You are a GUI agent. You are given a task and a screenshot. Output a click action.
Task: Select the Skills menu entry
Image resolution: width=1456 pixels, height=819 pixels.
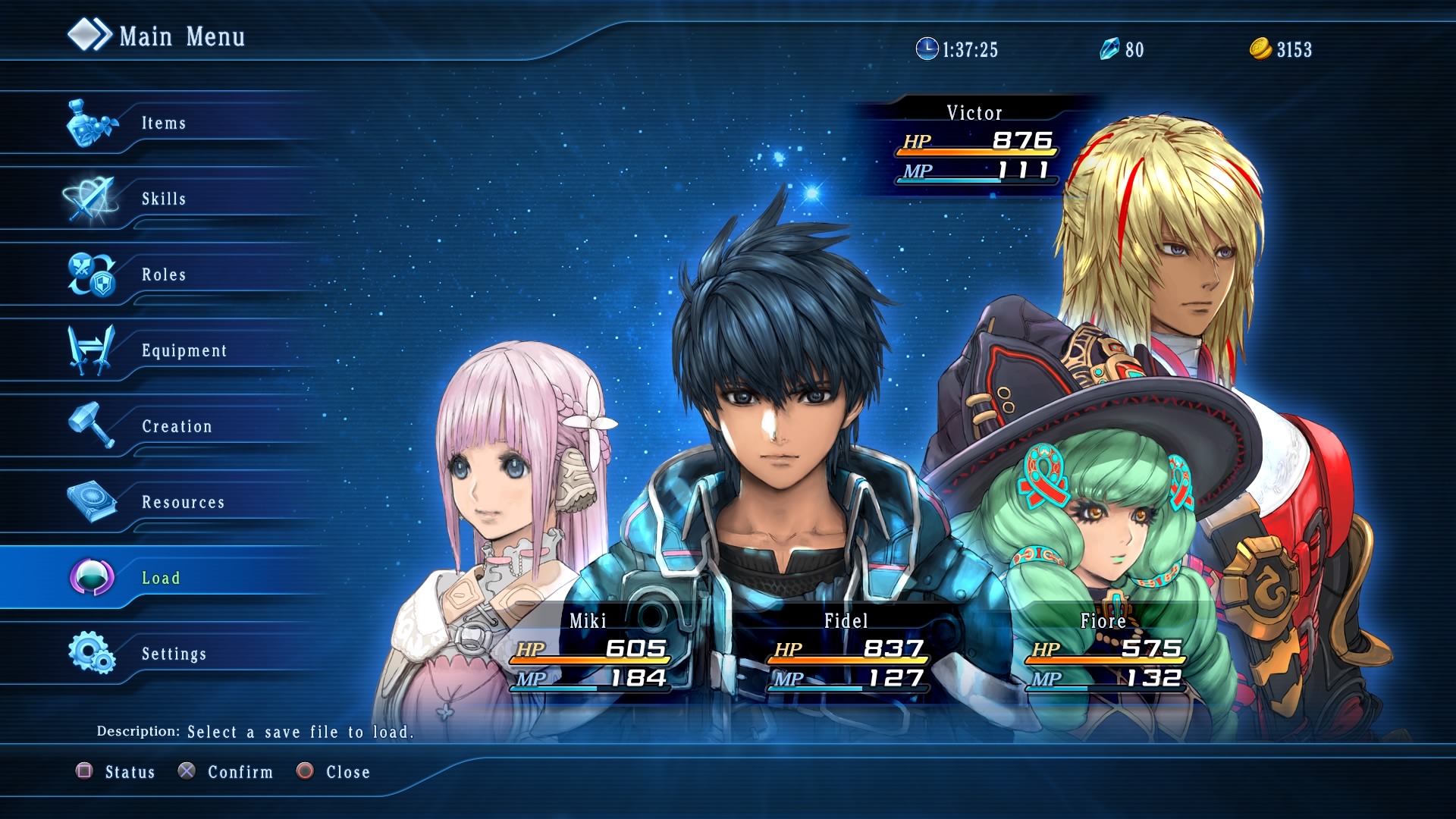(163, 199)
